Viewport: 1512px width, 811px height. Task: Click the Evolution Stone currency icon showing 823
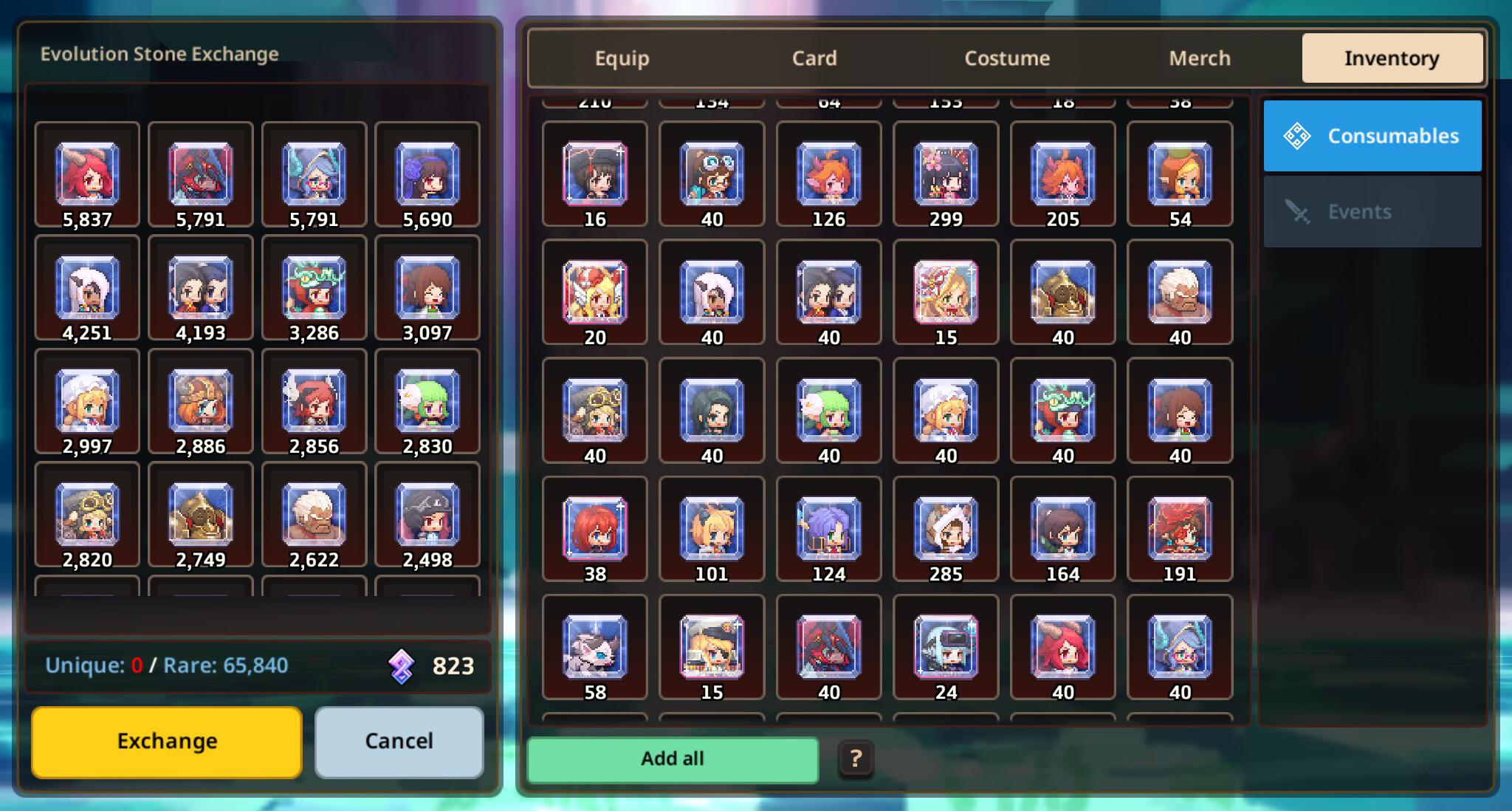click(400, 665)
